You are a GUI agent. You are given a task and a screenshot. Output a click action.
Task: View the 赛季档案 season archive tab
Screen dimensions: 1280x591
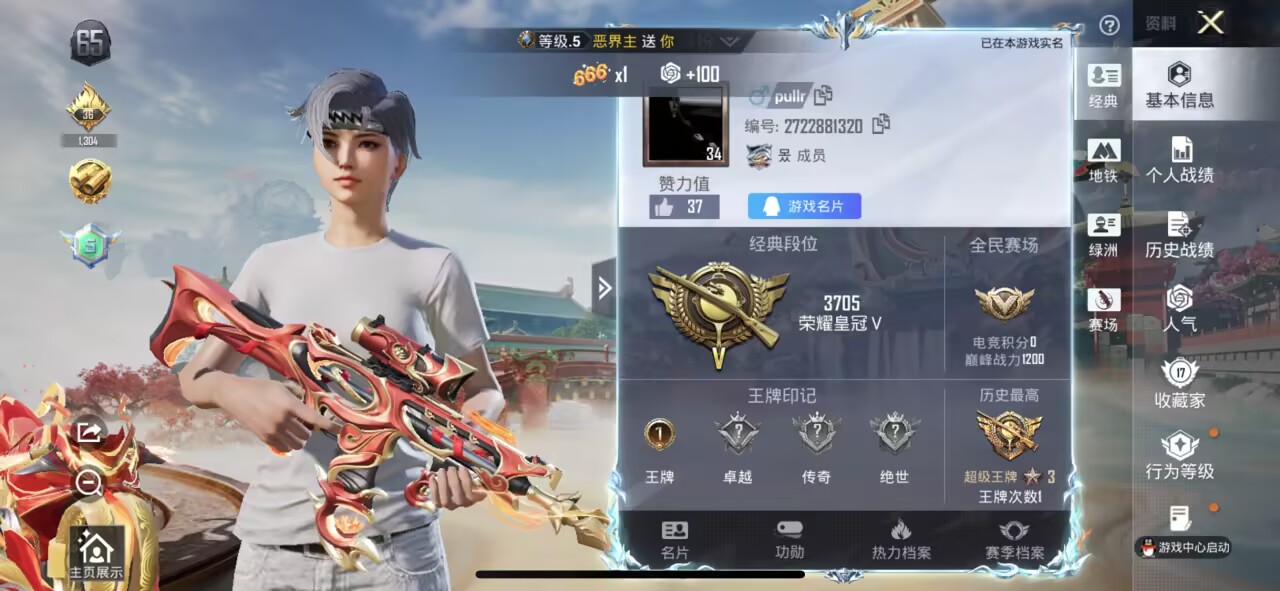click(x=1014, y=540)
